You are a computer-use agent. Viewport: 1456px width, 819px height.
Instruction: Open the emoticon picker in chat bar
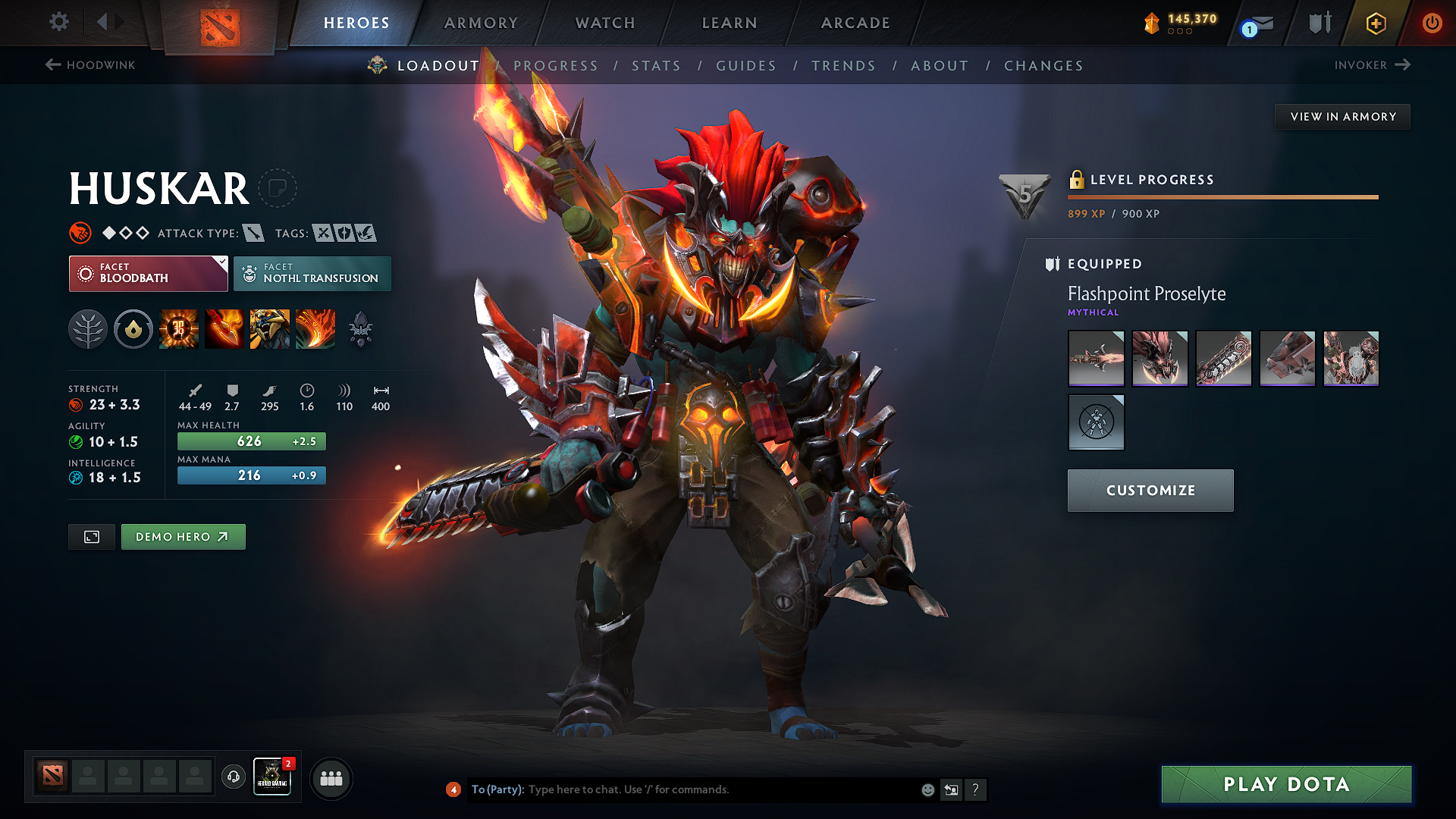click(x=927, y=789)
